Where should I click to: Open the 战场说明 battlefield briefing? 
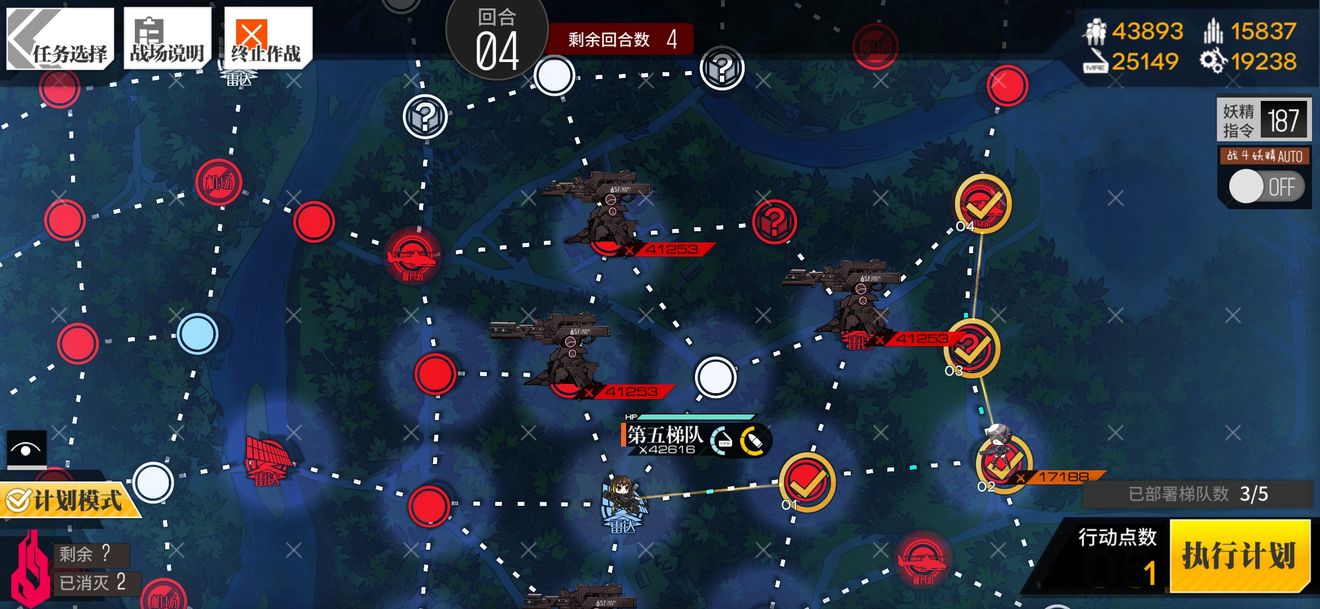coord(167,38)
